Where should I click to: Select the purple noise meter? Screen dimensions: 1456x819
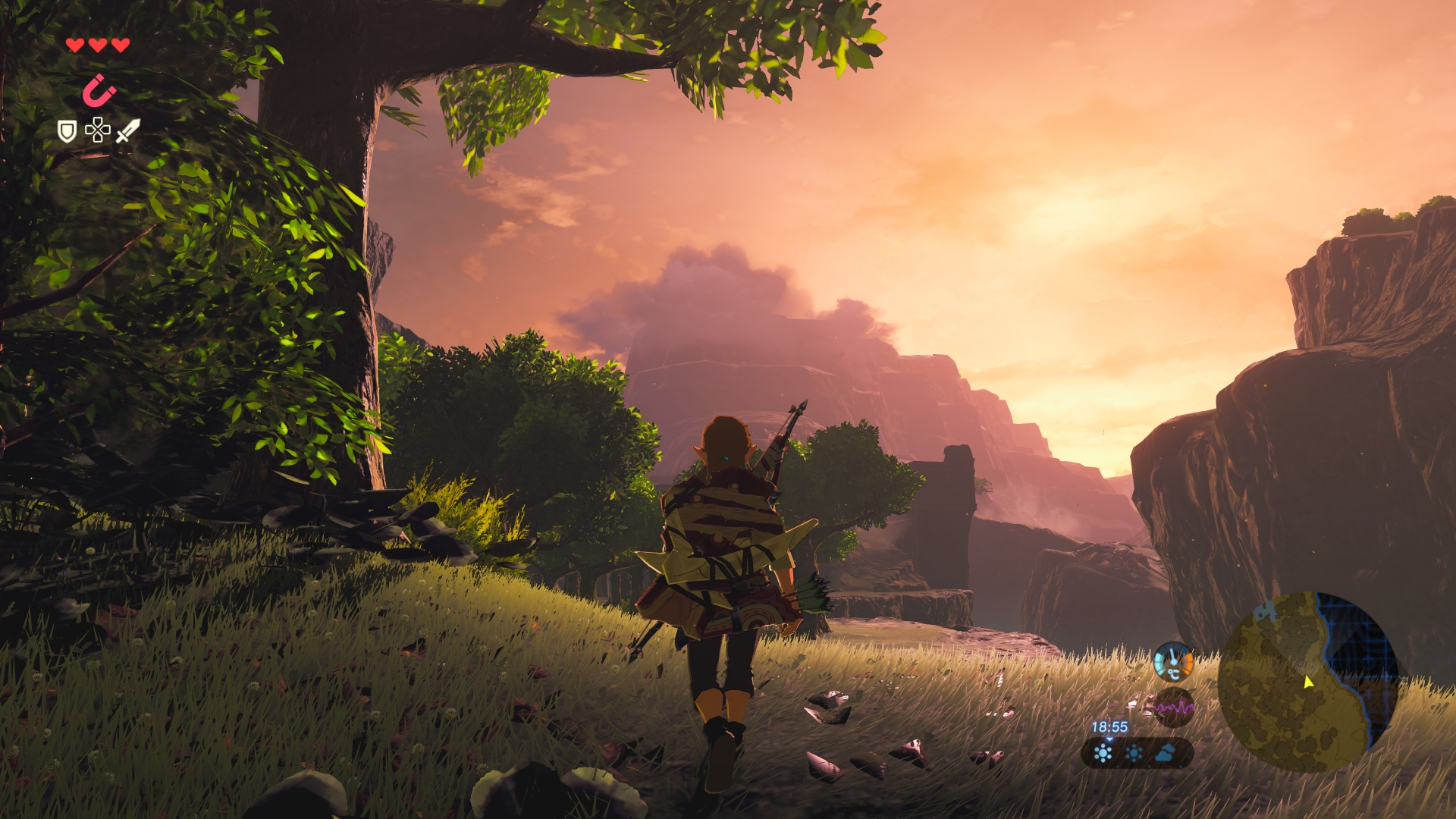click(1173, 708)
